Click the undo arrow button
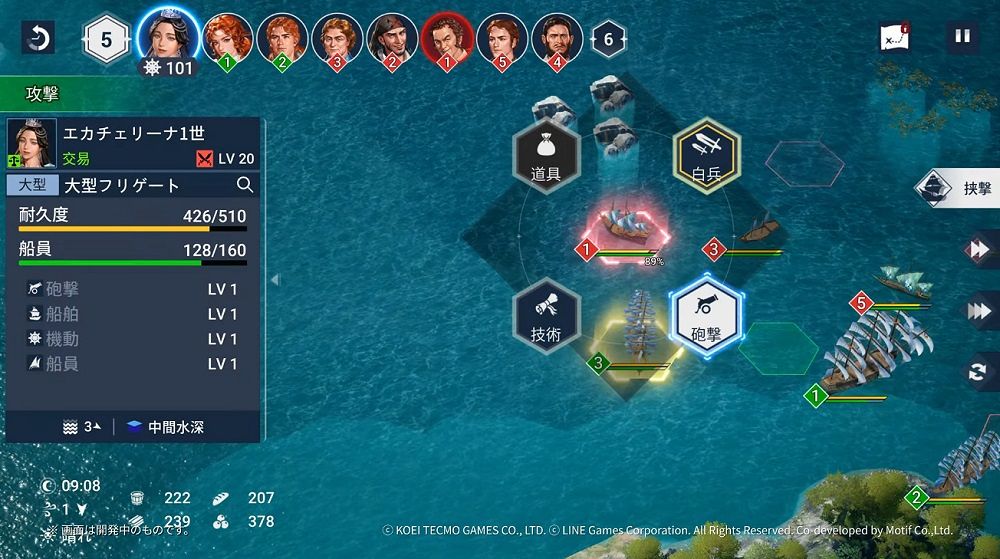This screenshot has width=1000, height=559. coord(38,39)
